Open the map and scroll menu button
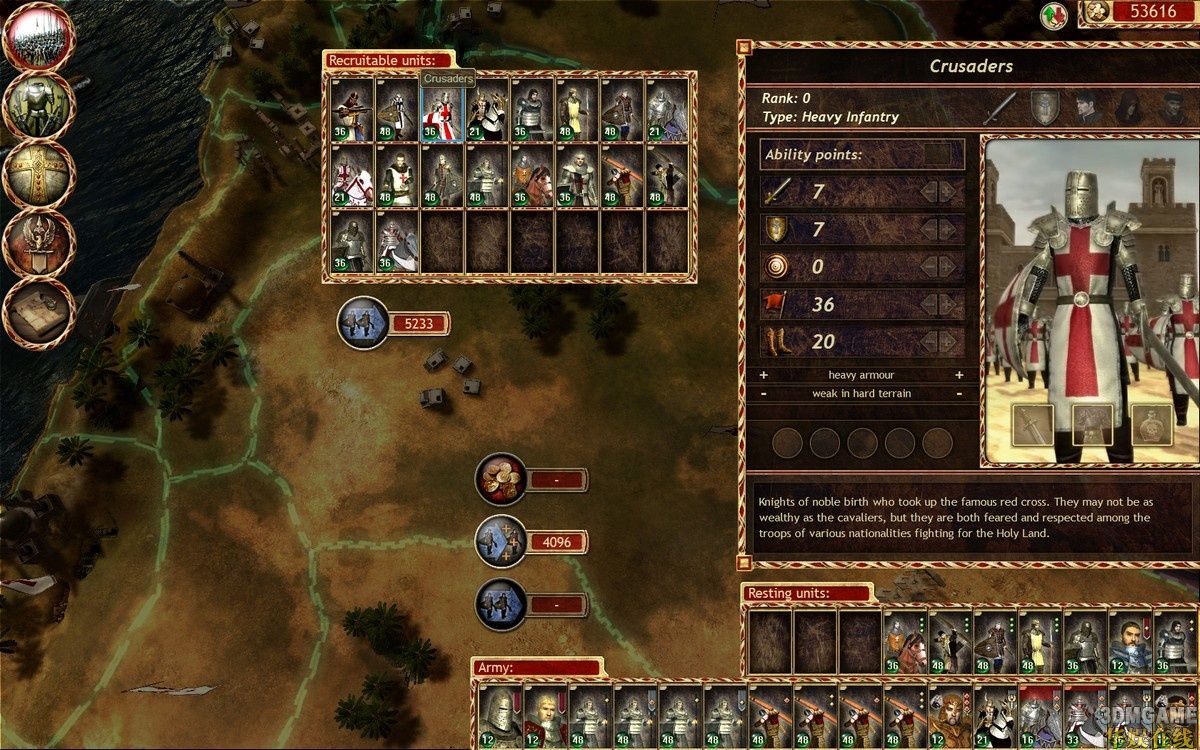 pos(38,311)
